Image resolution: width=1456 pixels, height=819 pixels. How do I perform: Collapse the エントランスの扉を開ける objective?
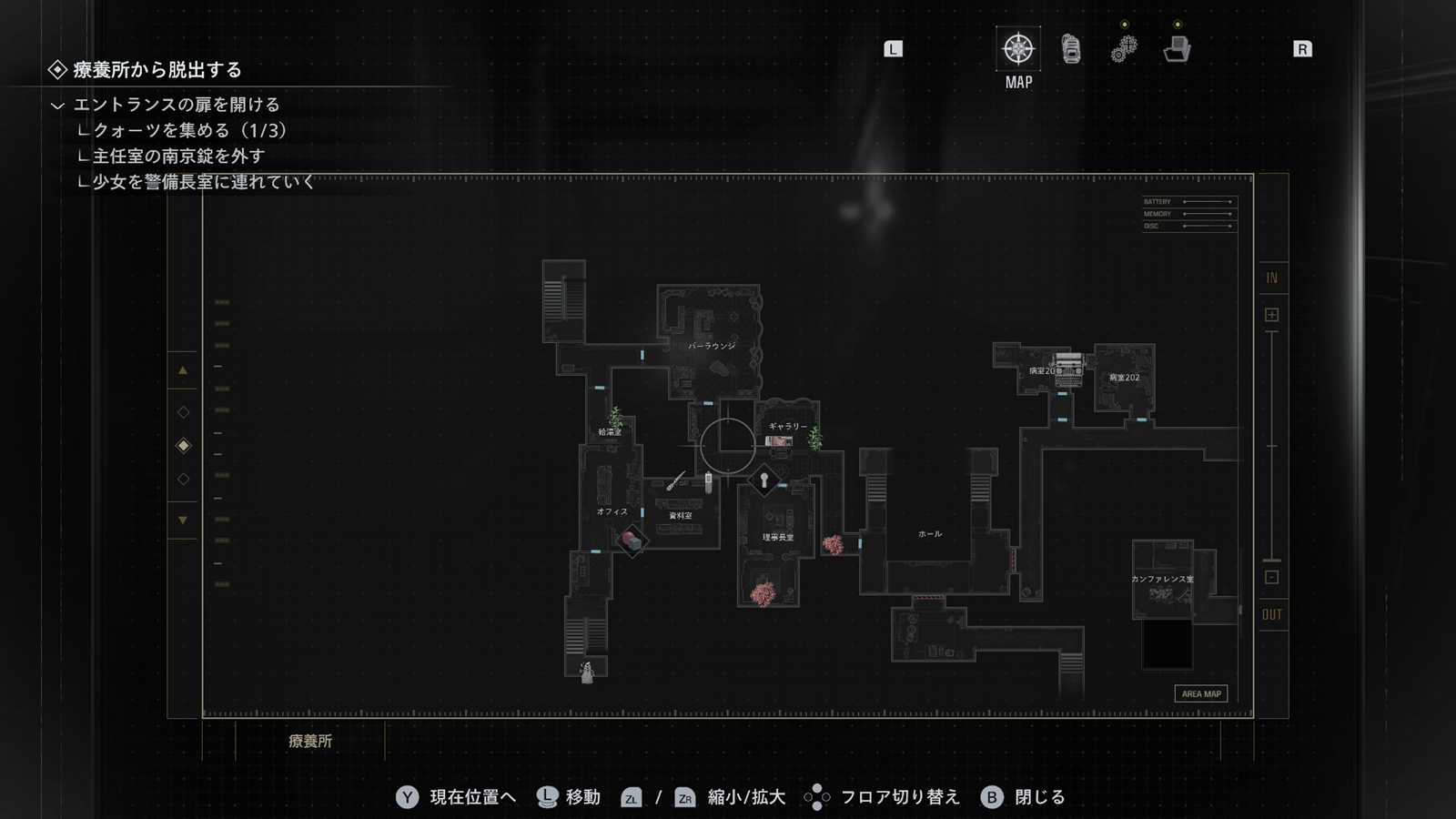tap(57, 106)
